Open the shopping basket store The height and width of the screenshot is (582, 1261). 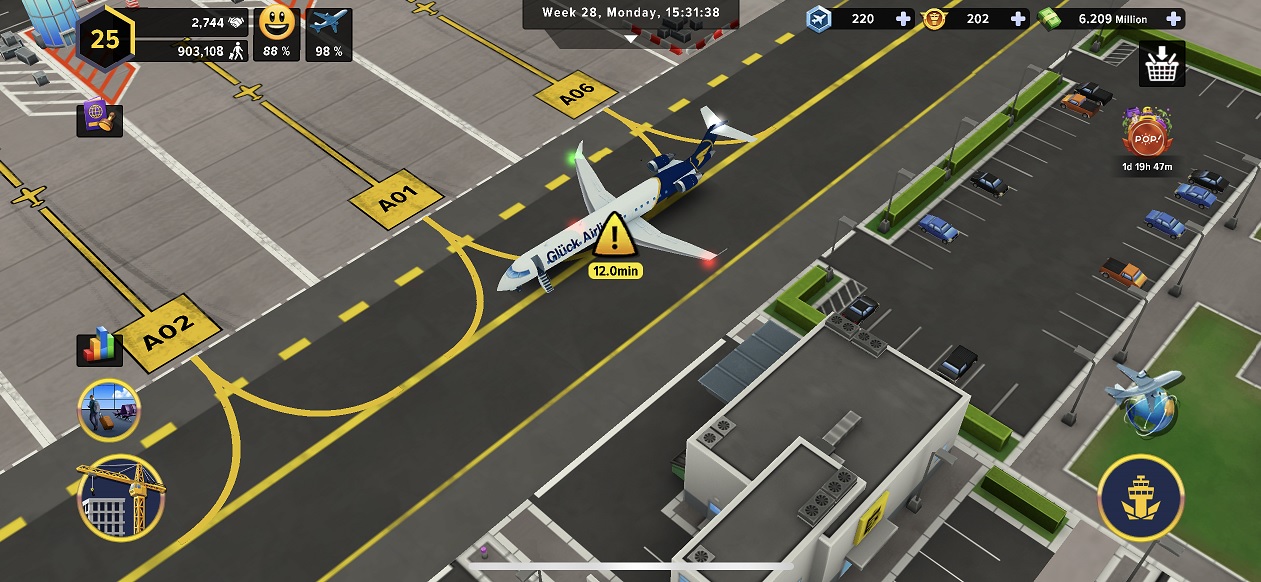1161,64
